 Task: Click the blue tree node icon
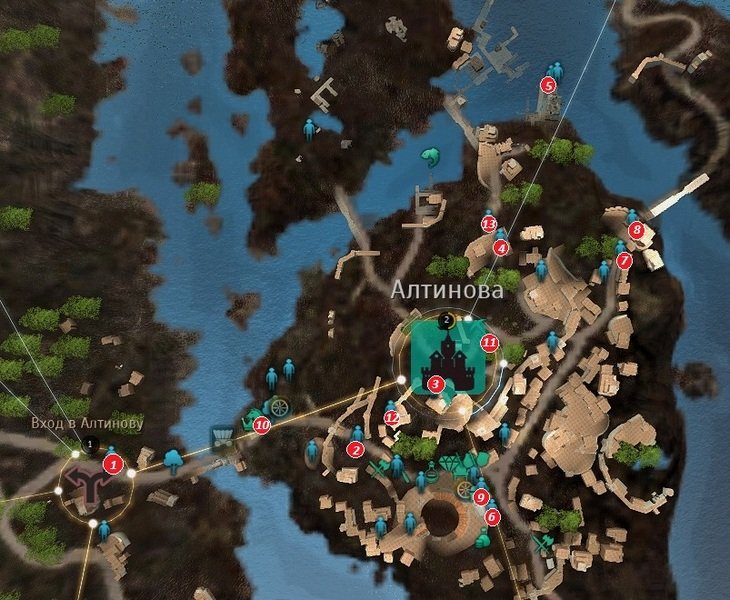tap(173, 460)
